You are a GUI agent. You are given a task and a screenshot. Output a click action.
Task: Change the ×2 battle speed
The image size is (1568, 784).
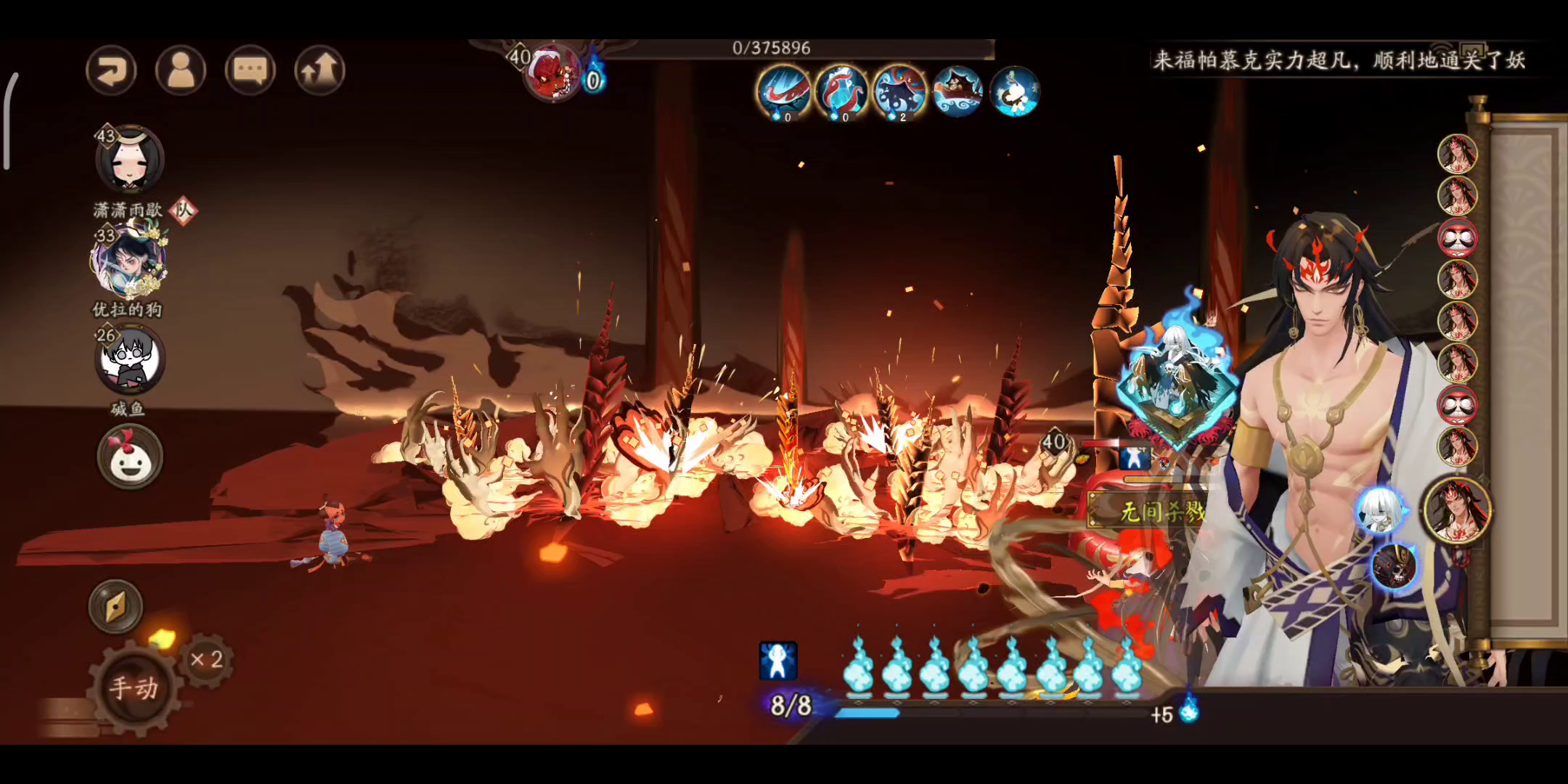[x=206, y=659]
